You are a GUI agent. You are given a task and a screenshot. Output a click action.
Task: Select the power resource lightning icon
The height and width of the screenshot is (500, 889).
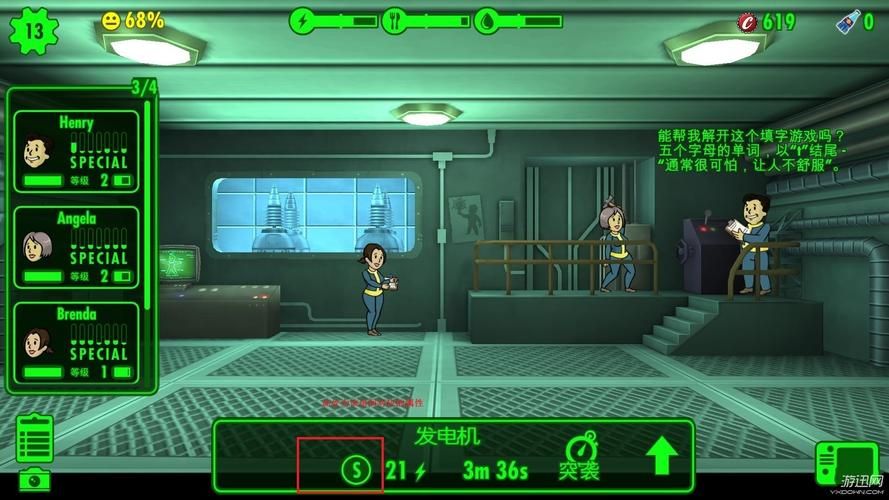click(300, 20)
